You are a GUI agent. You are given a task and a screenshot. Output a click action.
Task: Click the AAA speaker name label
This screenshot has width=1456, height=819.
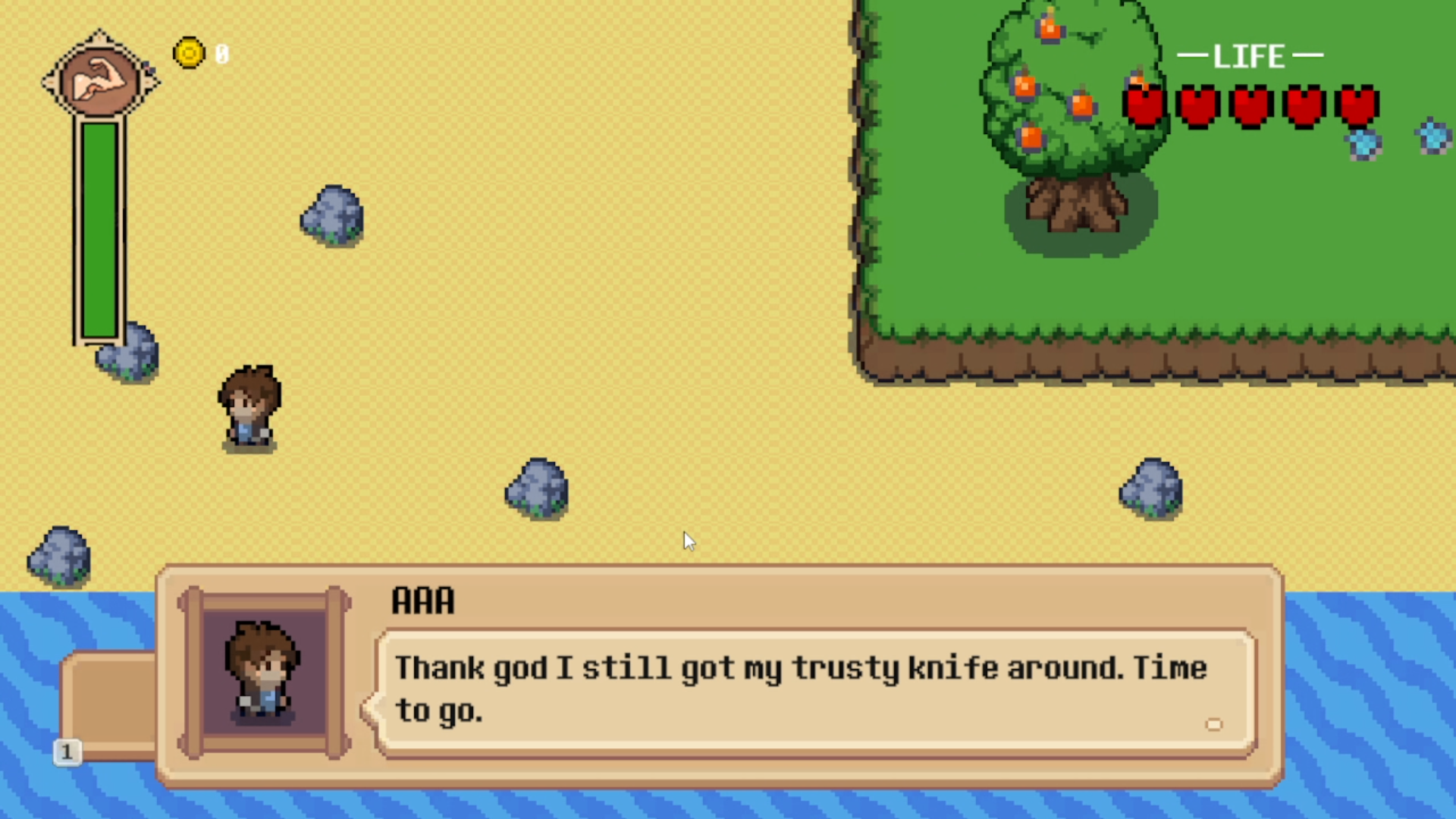point(422,600)
